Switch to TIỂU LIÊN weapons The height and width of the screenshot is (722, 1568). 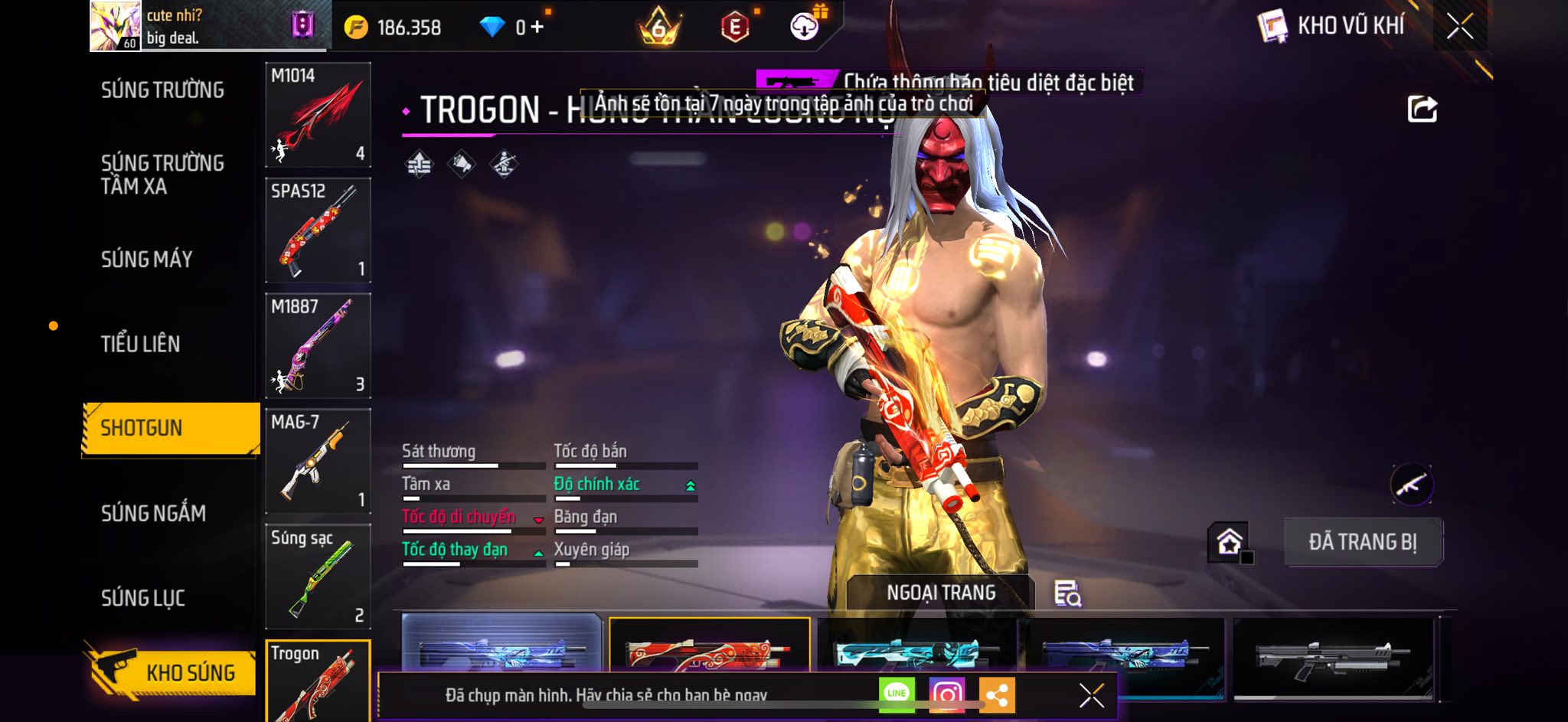coord(140,344)
